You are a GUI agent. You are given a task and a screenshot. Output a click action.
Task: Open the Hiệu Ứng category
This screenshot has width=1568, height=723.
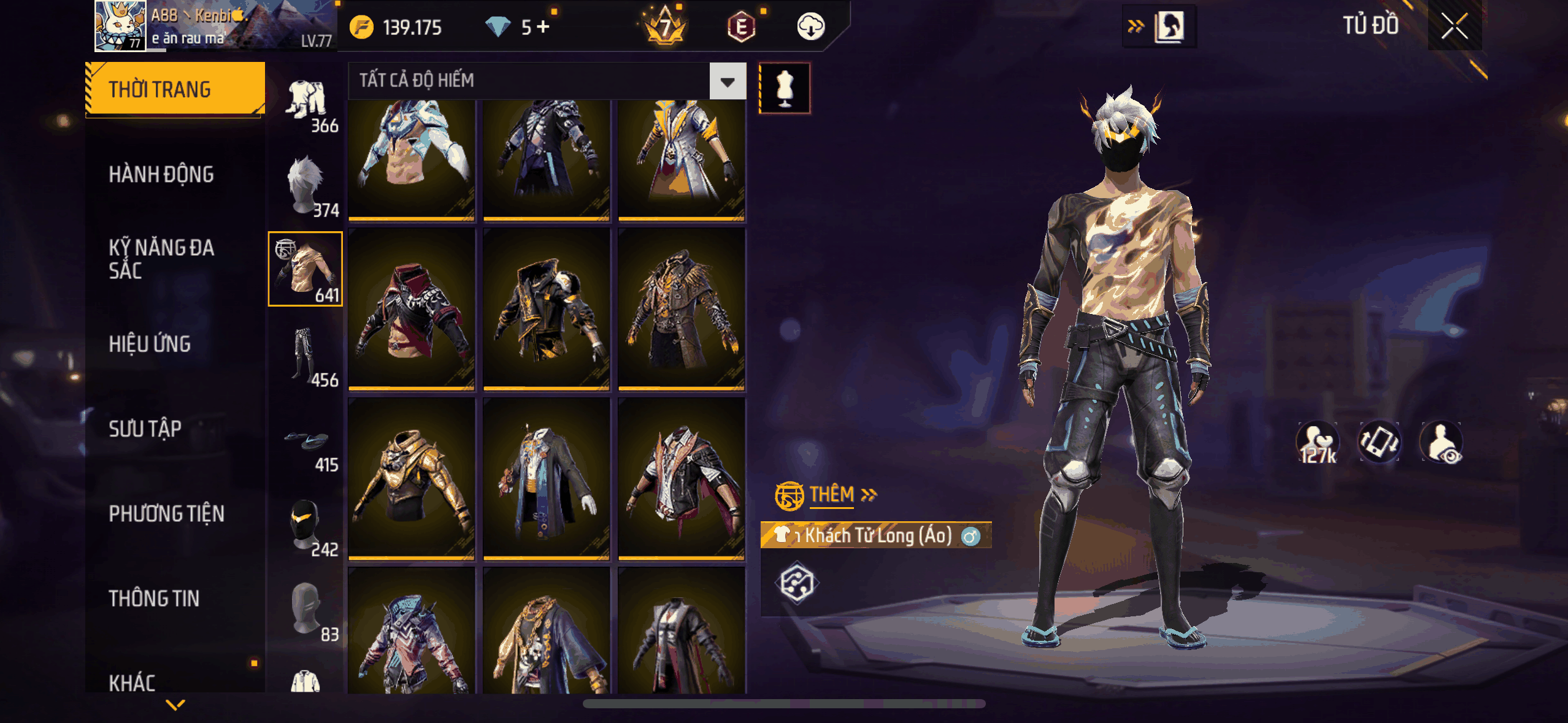(150, 344)
